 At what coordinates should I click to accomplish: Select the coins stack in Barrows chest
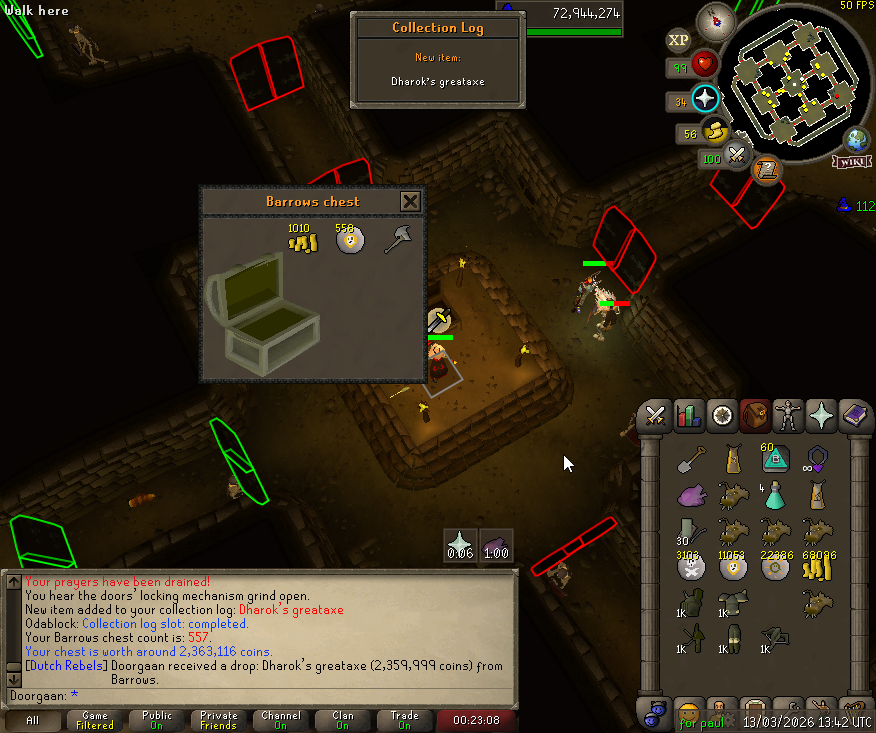pyautogui.click(x=302, y=240)
